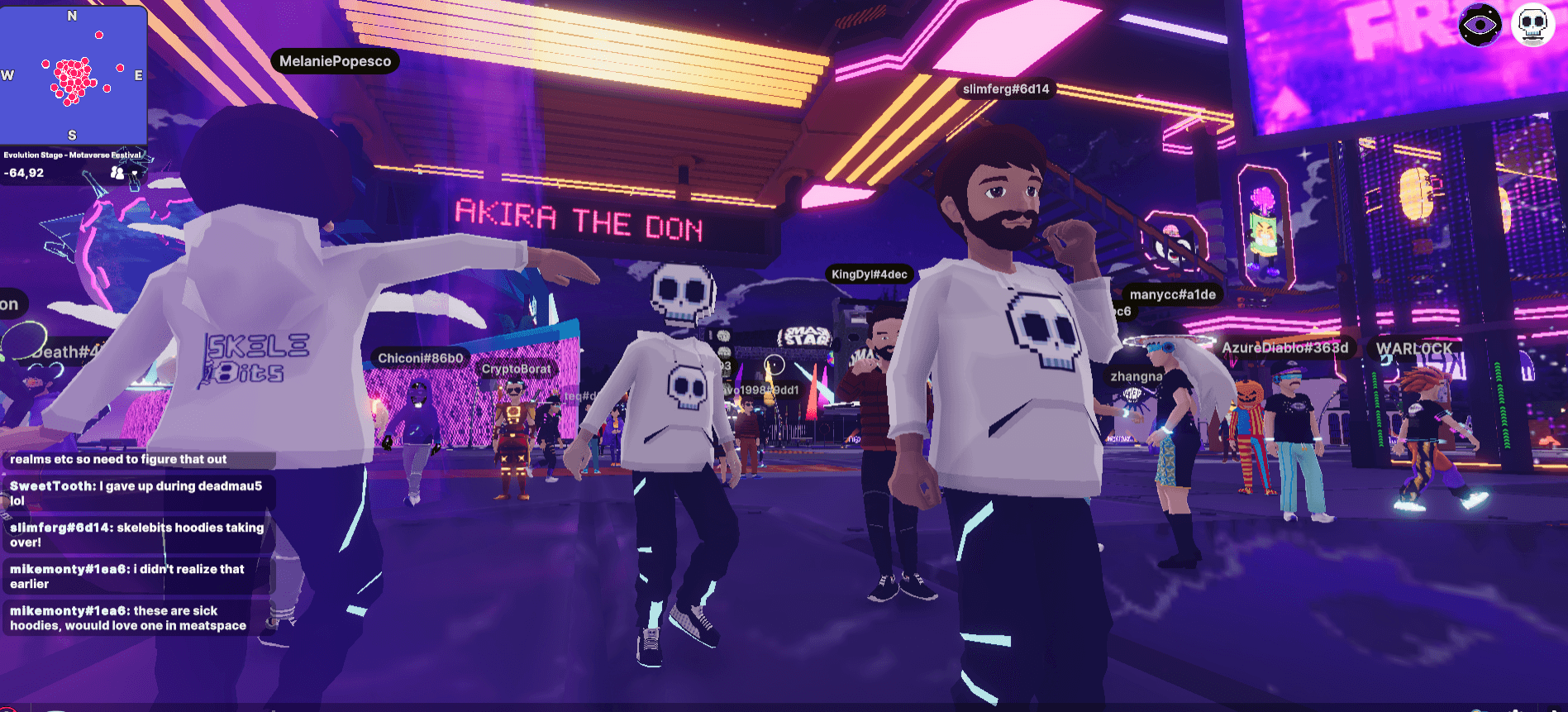The image size is (1568, 712).
Task: Open the nearby players list icon
Action: point(117,173)
